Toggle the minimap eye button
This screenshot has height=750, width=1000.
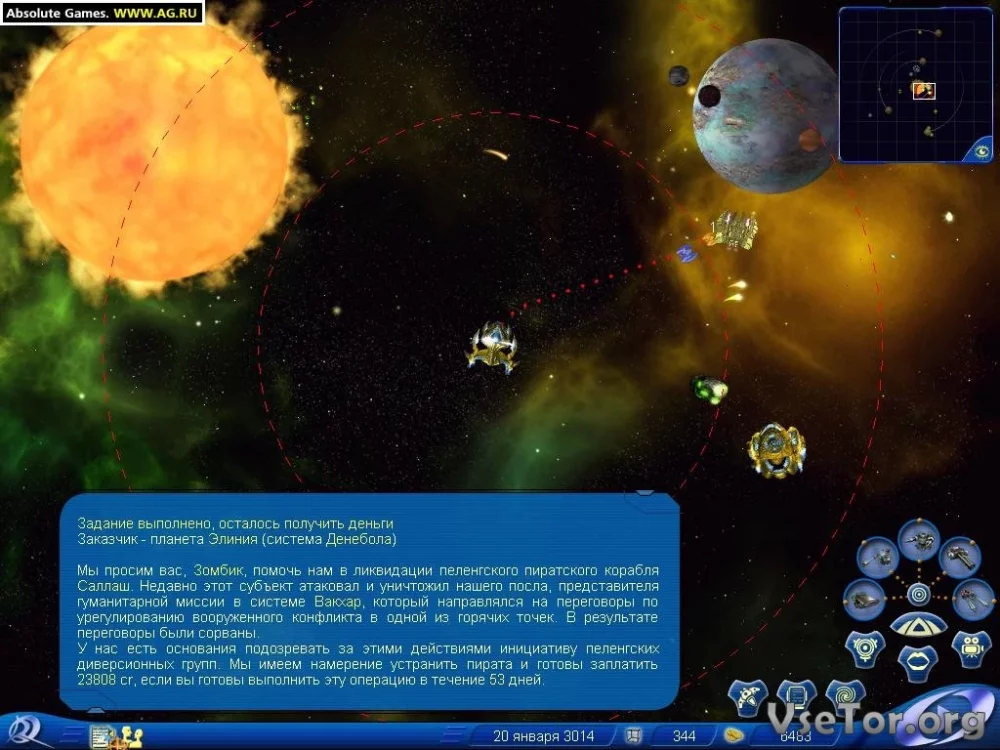tap(981, 150)
